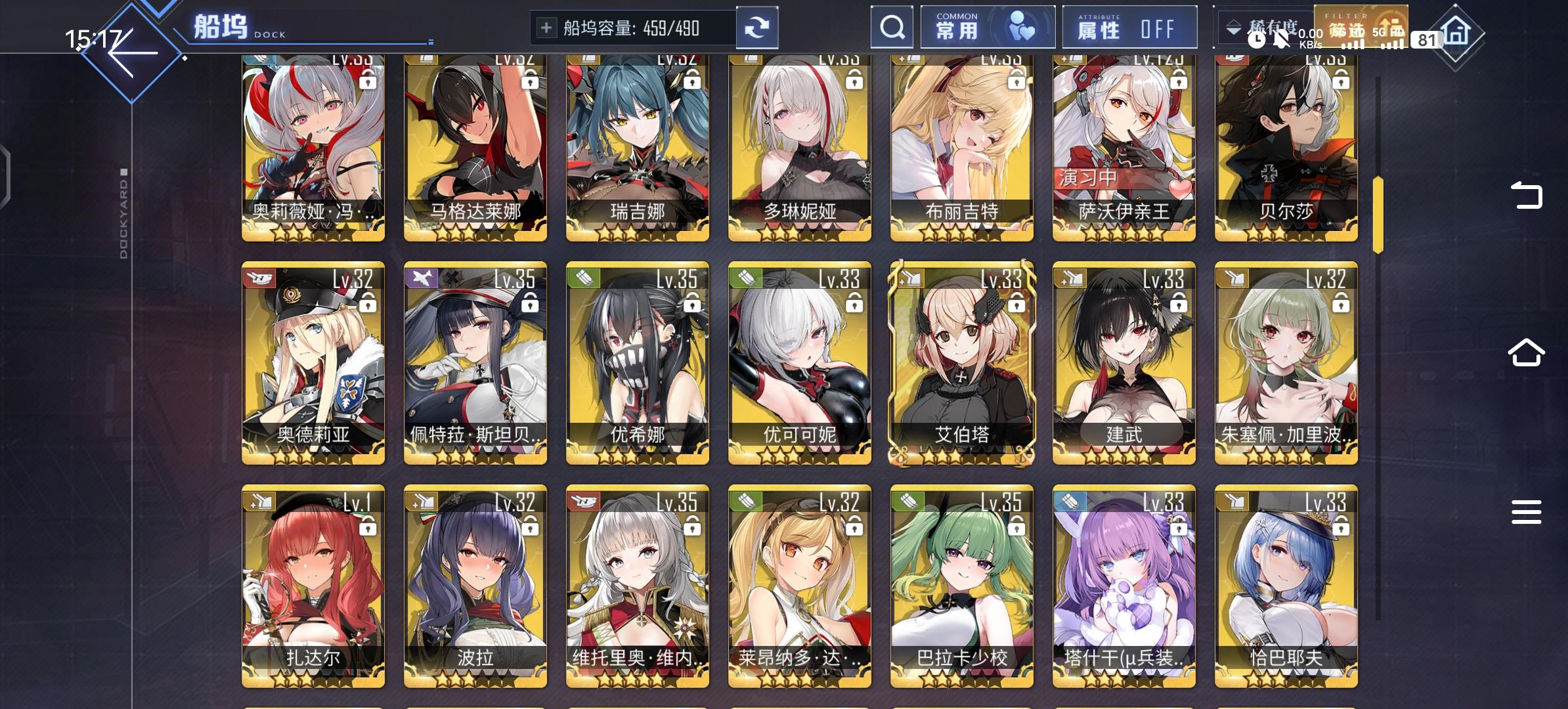Open the search magnifier tool
Viewport: 1568px width, 709px height.
click(892, 27)
